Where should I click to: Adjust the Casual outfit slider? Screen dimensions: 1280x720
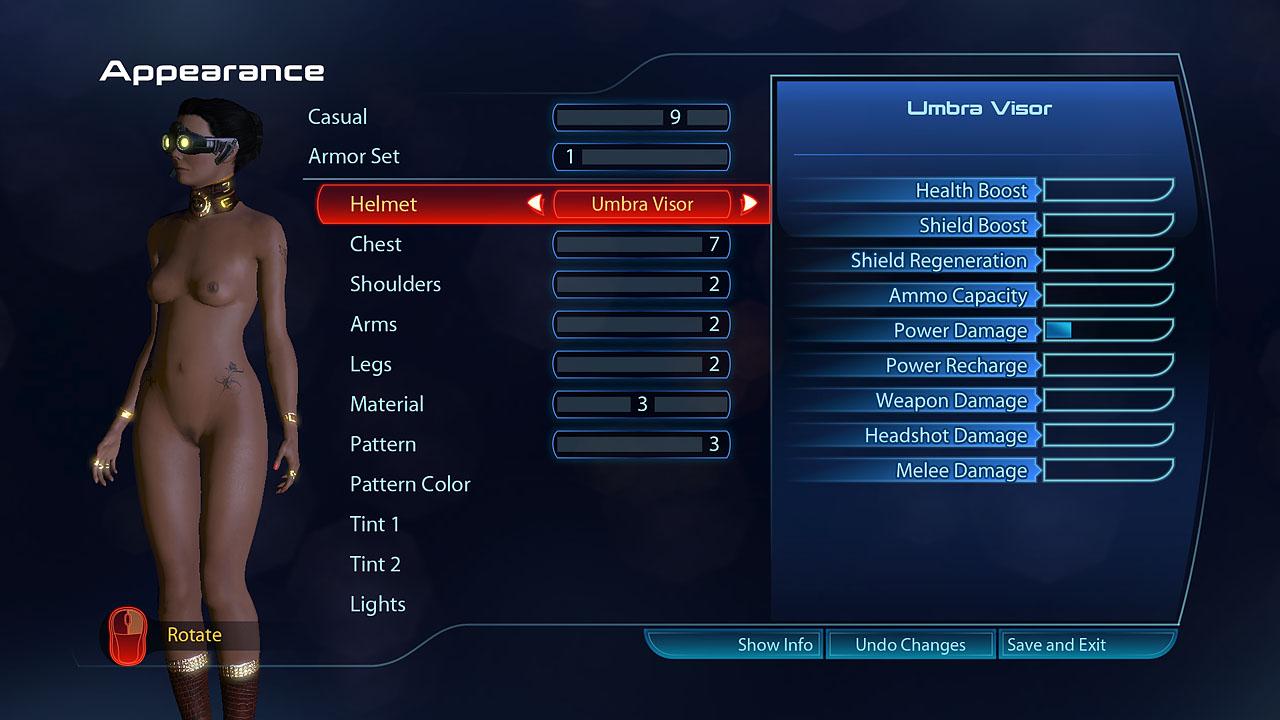(641, 117)
